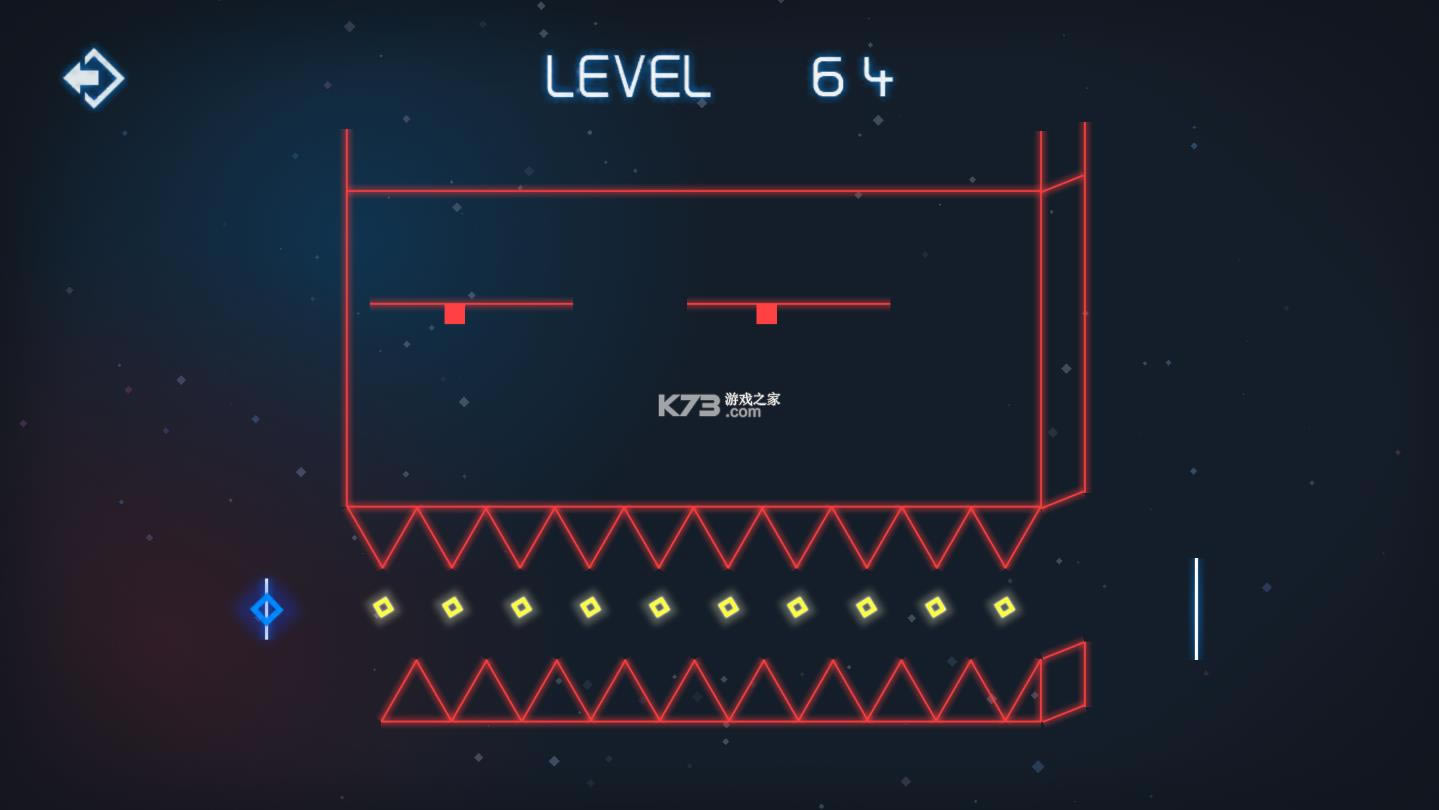Click the second yellow diamond from the left

450,607
